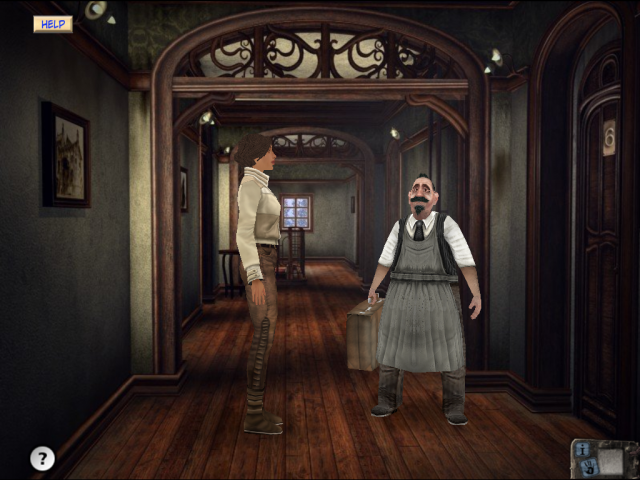Click the round question mark icon
The width and height of the screenshot is (640, 480).
coord(42,458)
